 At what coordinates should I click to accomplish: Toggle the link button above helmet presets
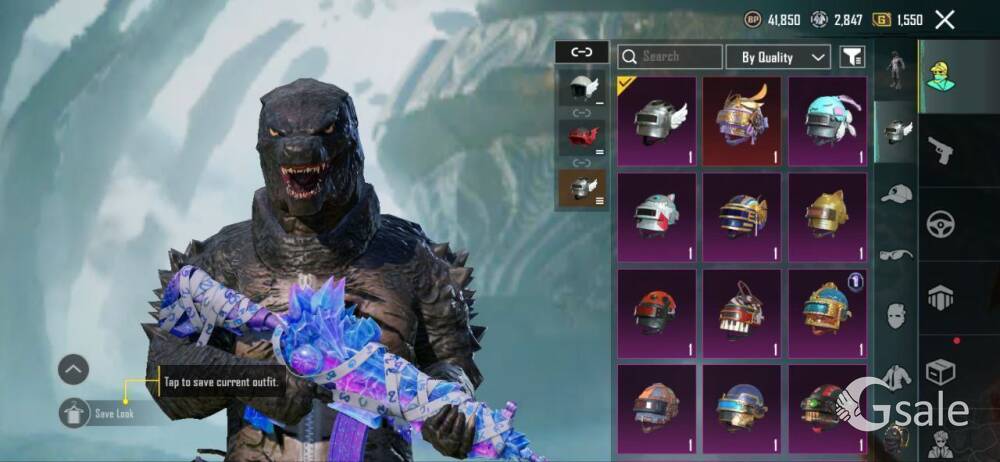(581, 52)
